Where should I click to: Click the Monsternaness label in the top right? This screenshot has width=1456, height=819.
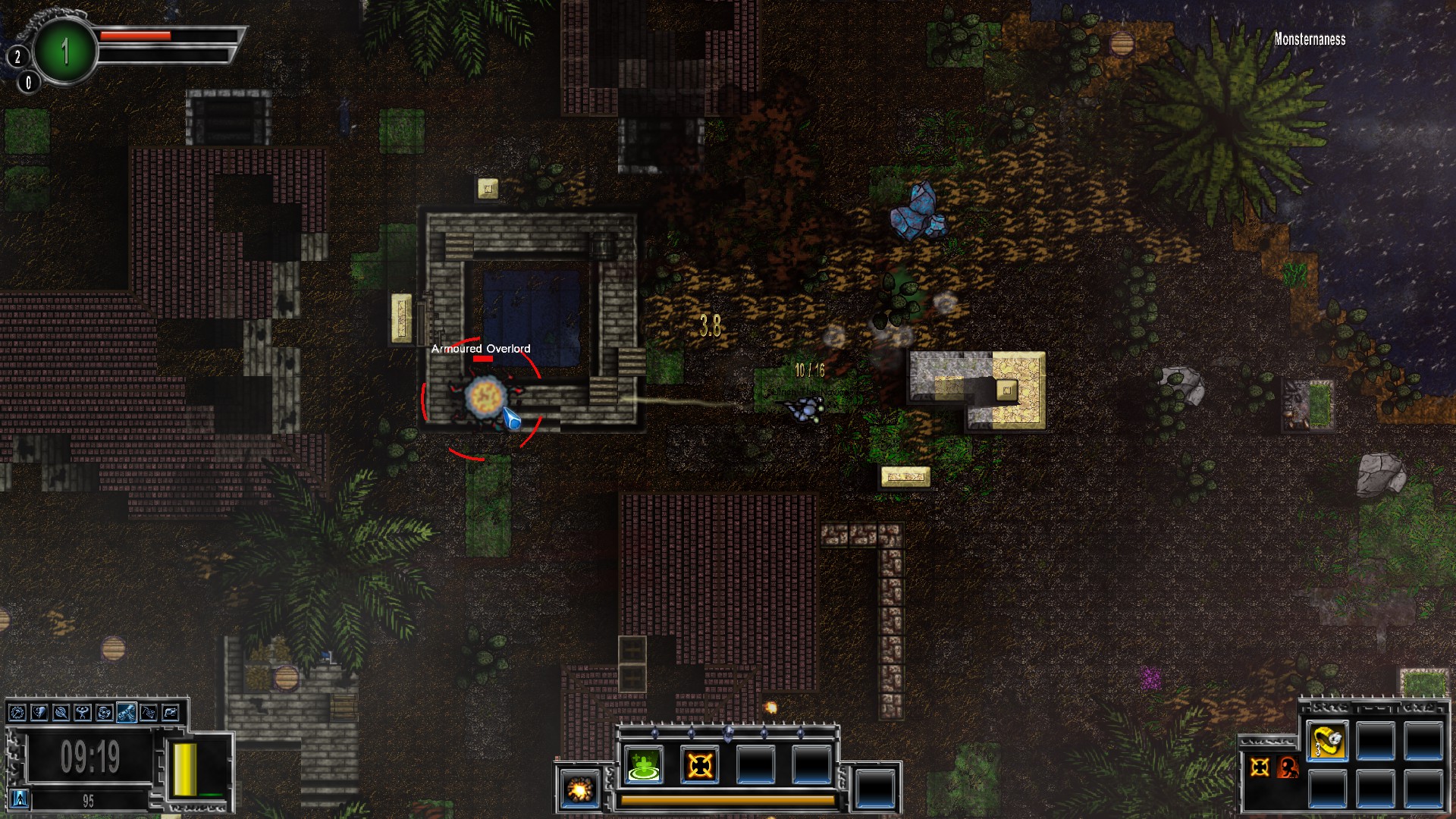click(x=1312, y=40)
